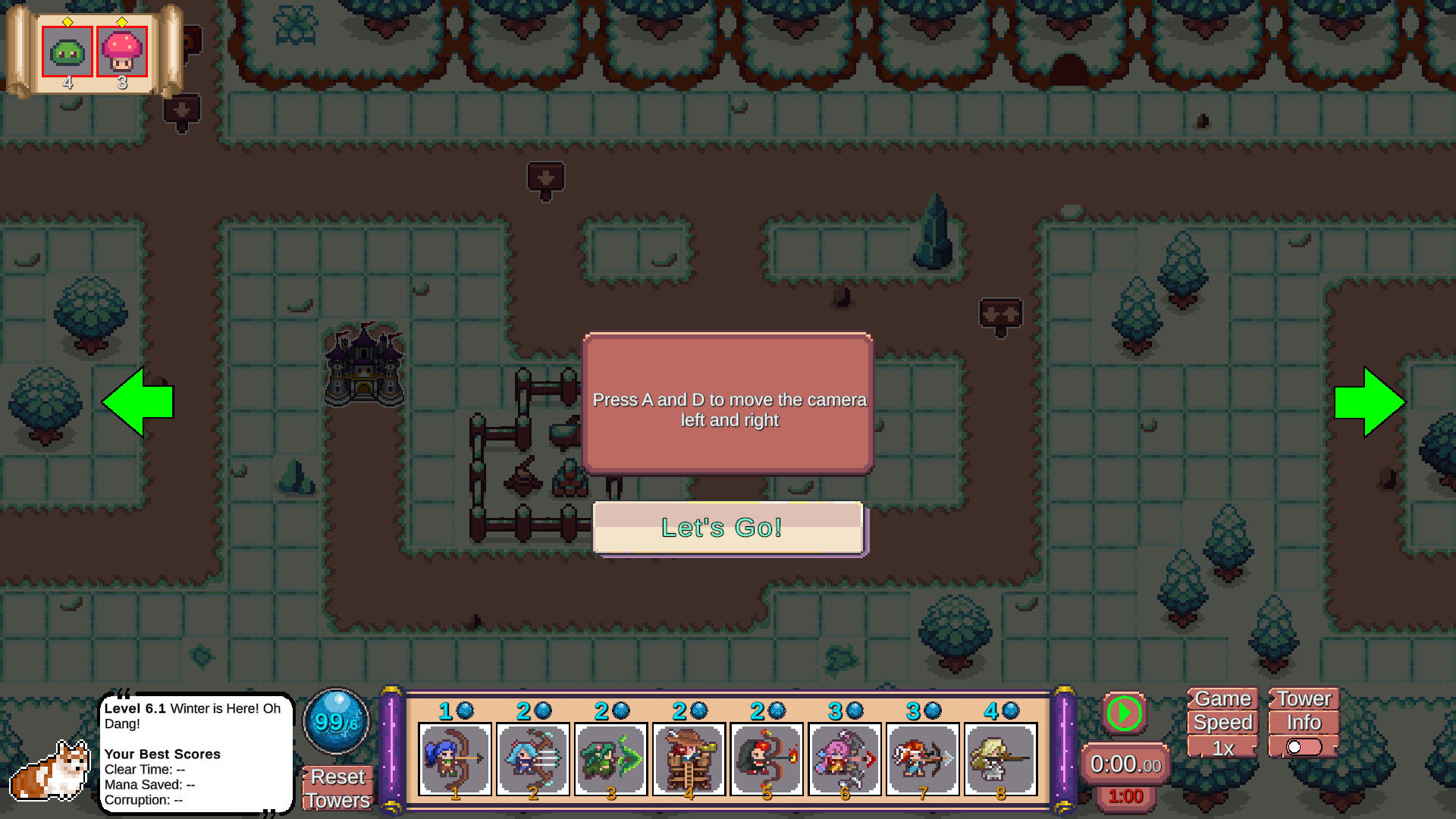
Task: Click the Reset Towers button
Action: [336, 789]
